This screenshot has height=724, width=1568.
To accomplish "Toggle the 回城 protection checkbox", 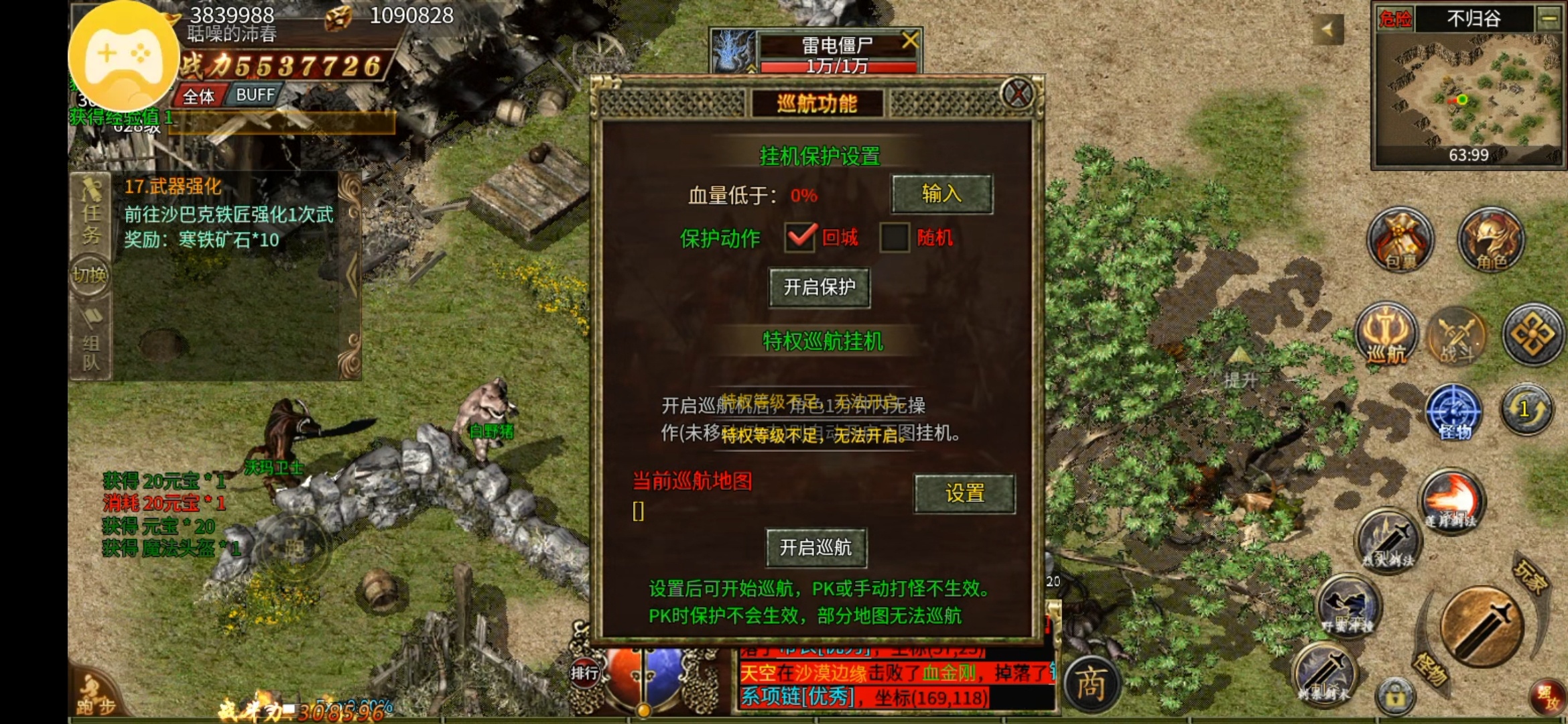I will 800,237.
